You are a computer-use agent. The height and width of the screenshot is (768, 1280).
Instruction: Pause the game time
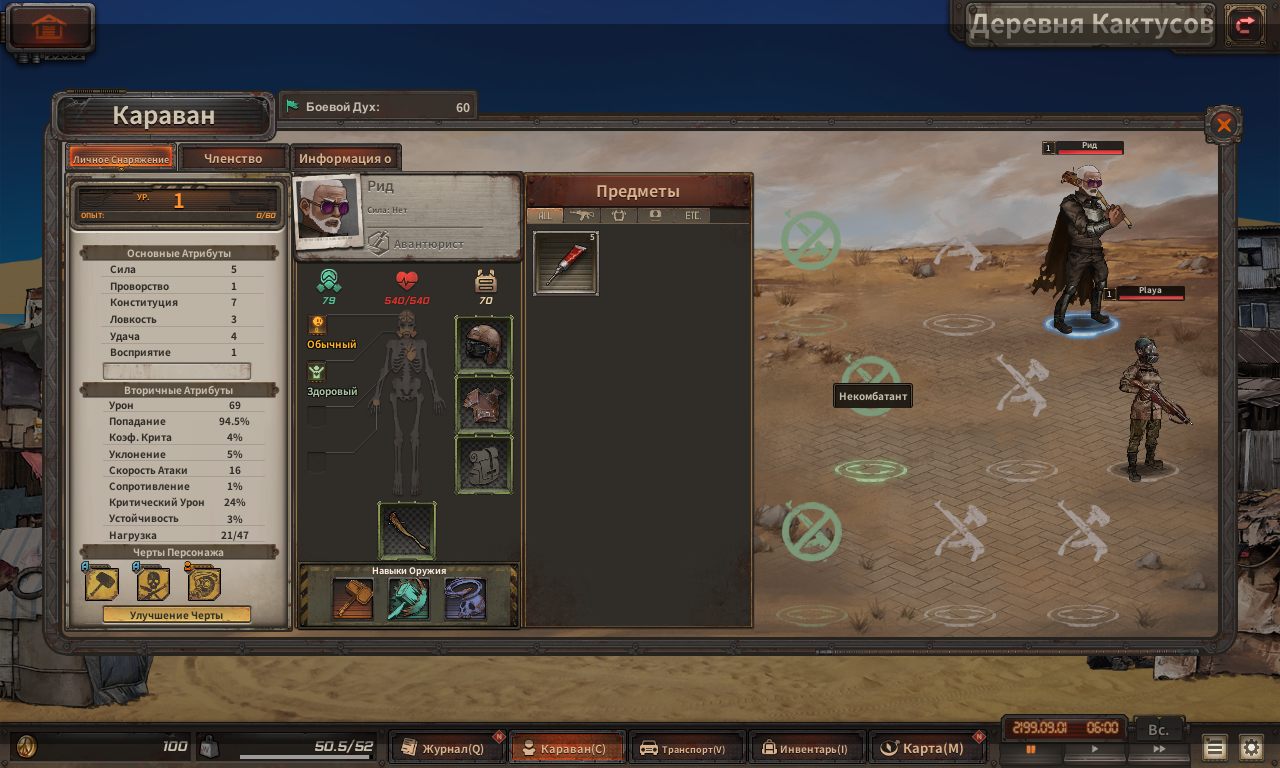pos(1030,749)
